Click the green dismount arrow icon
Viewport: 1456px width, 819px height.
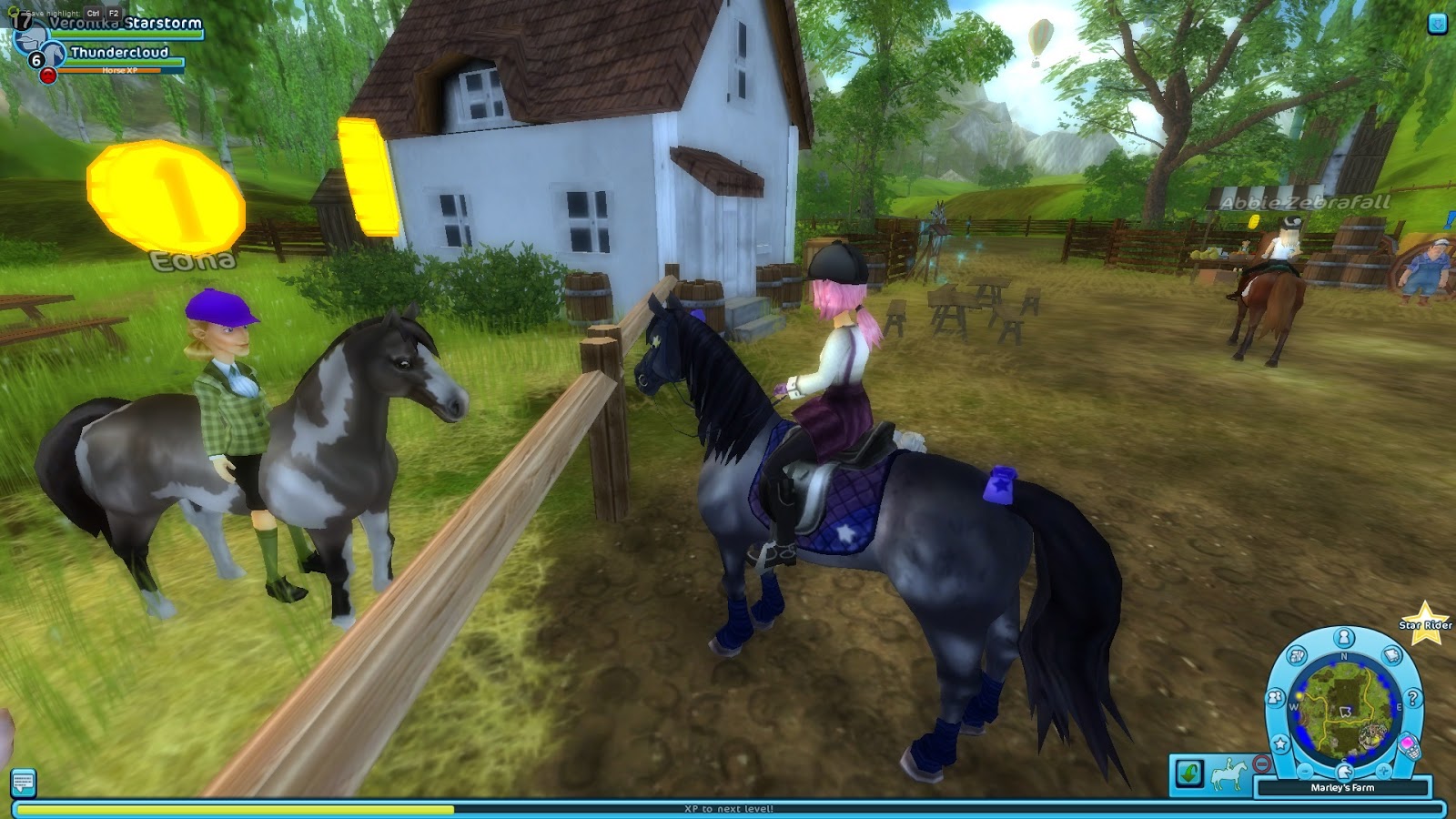point(1188,773)
